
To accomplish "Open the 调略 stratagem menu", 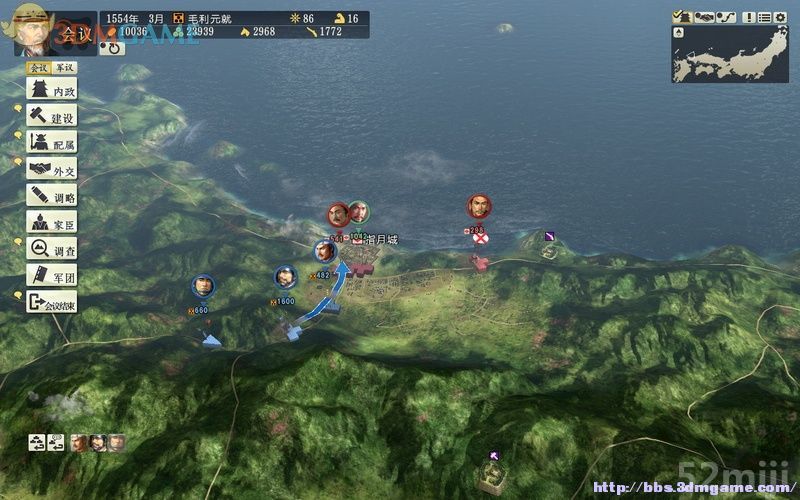I will click(x=52, y=196).
